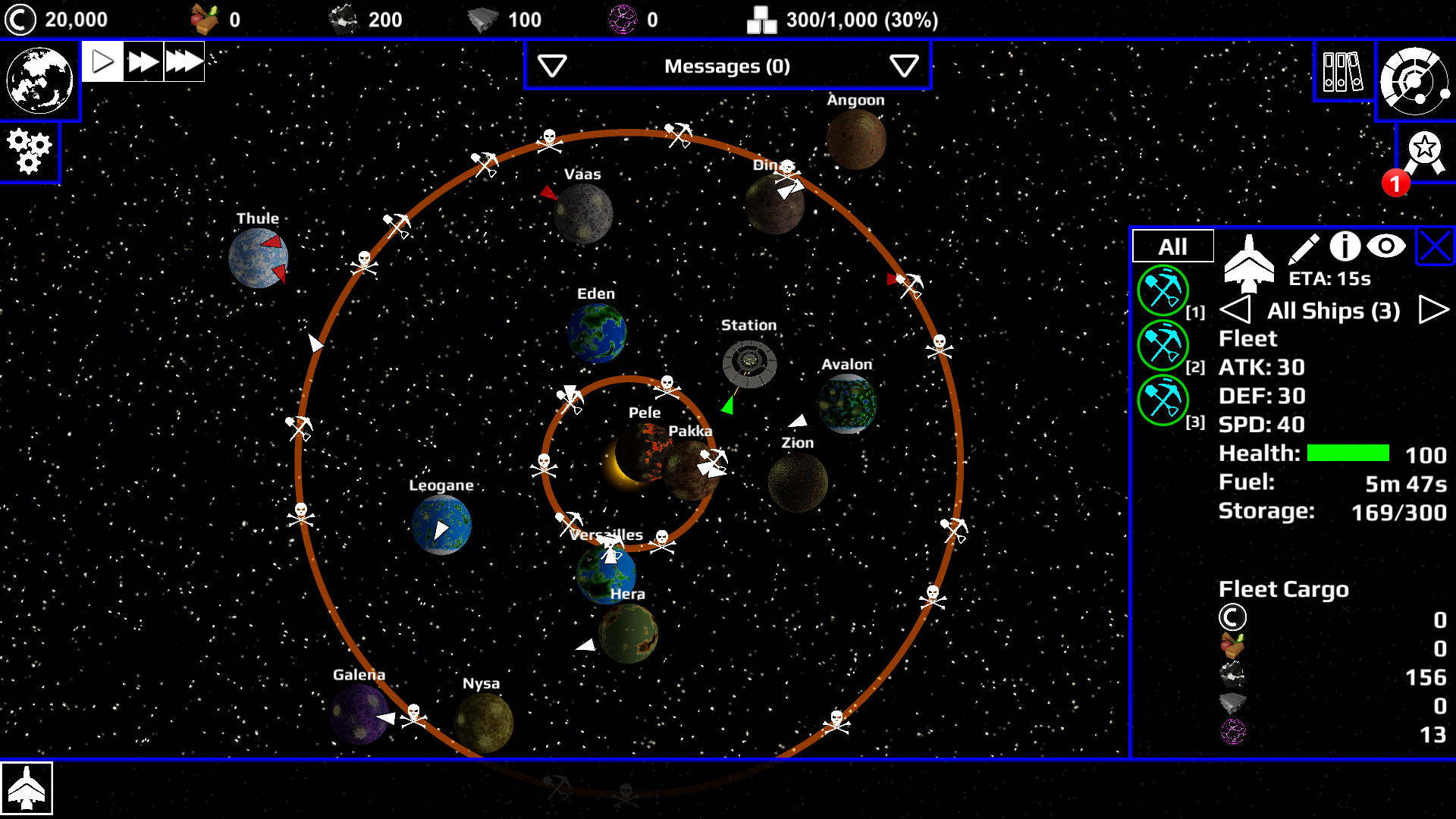Expand the left Messages dropdown arrow

tap(551, 66)
